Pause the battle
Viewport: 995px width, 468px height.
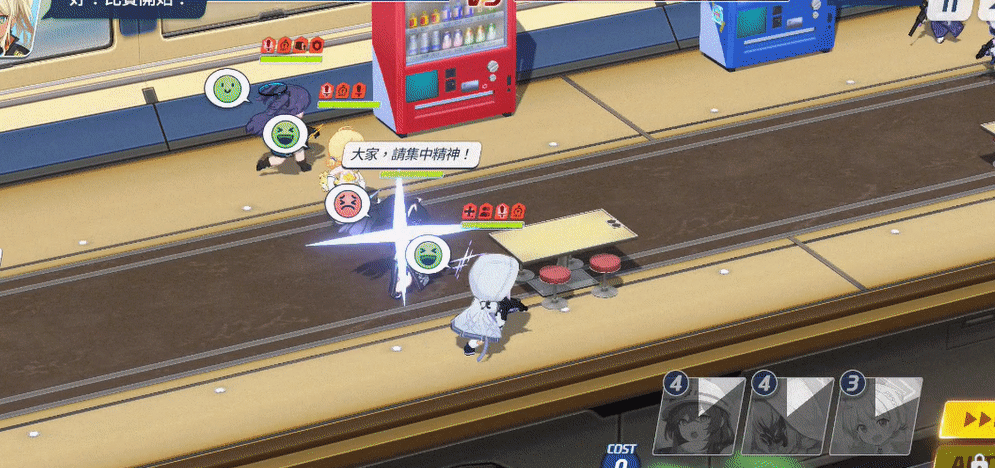coord(947,8)
